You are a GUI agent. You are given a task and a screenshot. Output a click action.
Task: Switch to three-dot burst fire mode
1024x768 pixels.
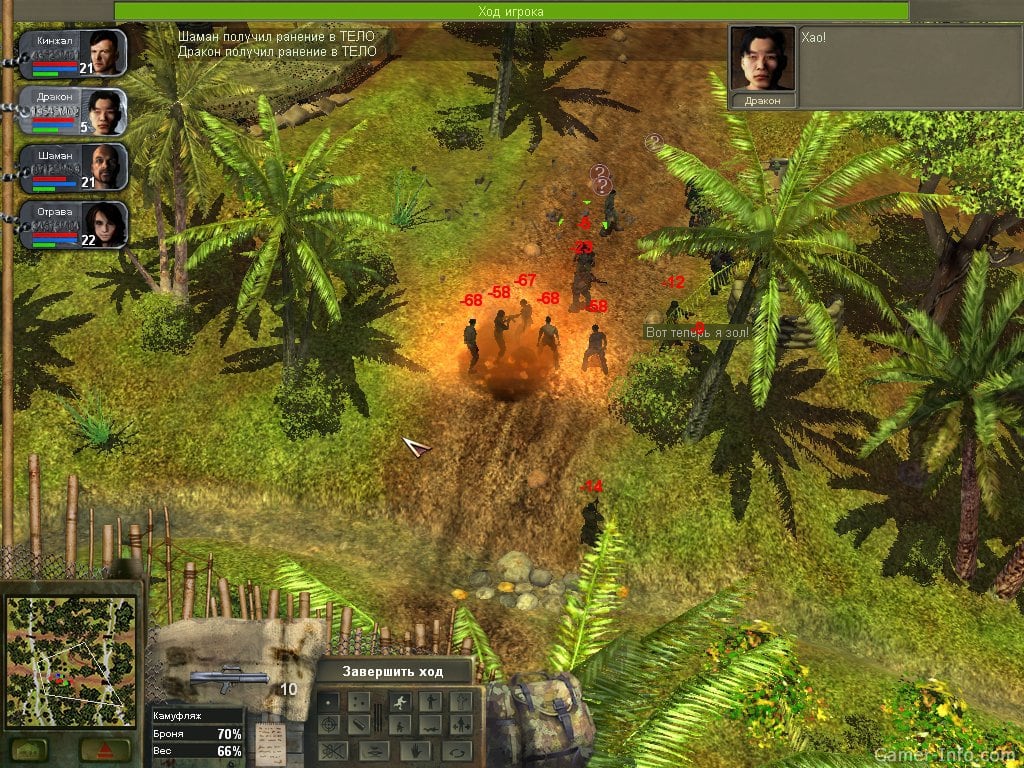[359, 702]
